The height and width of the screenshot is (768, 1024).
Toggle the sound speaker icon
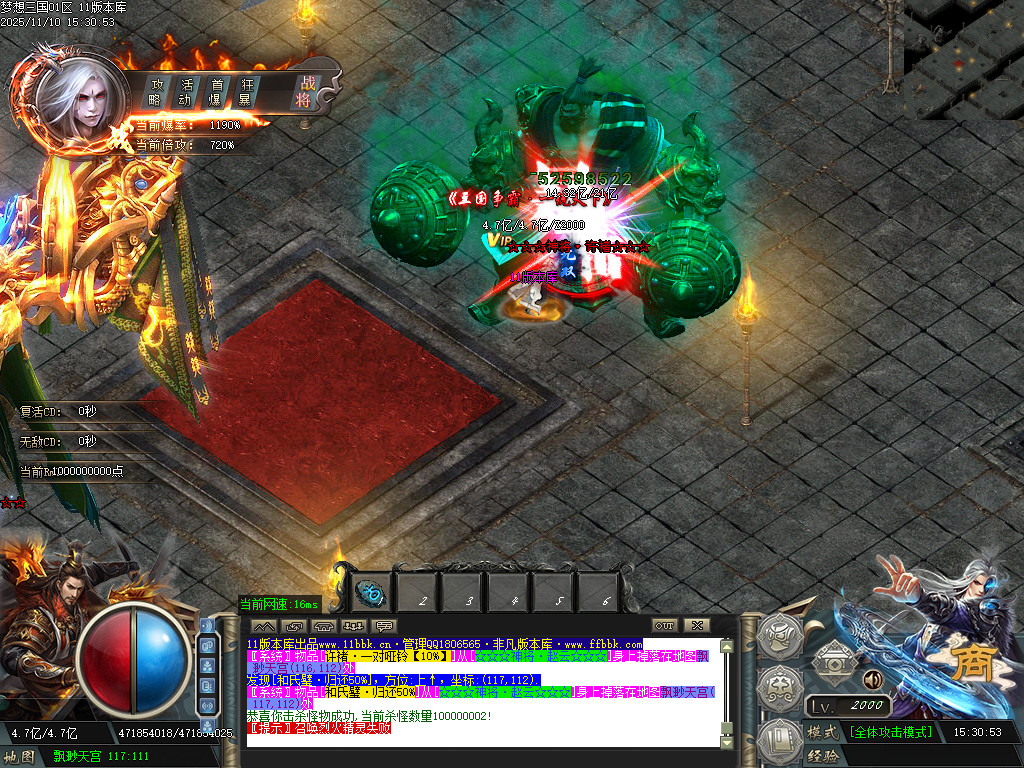tap(873, 680)
